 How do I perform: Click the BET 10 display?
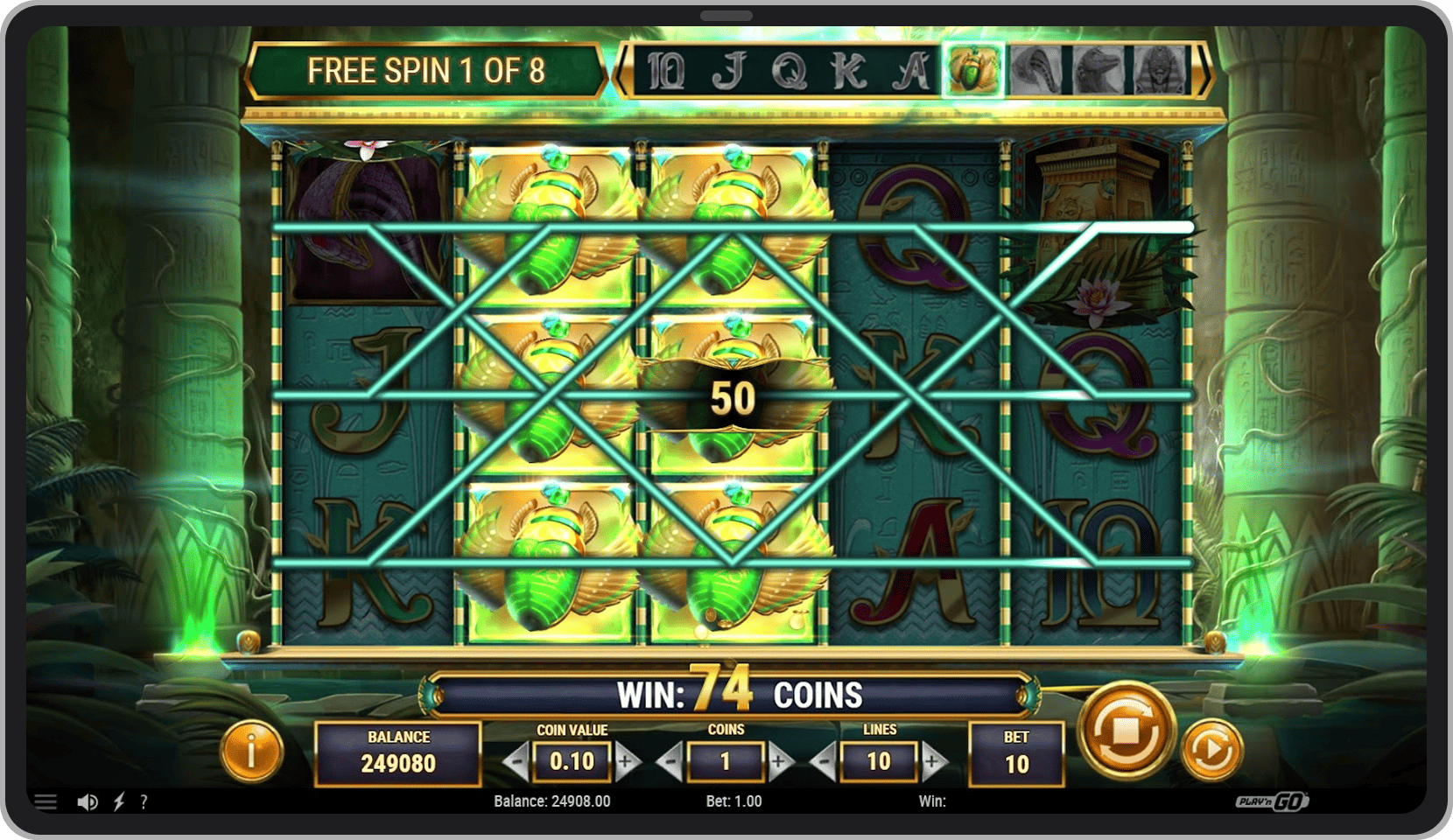1016,751
